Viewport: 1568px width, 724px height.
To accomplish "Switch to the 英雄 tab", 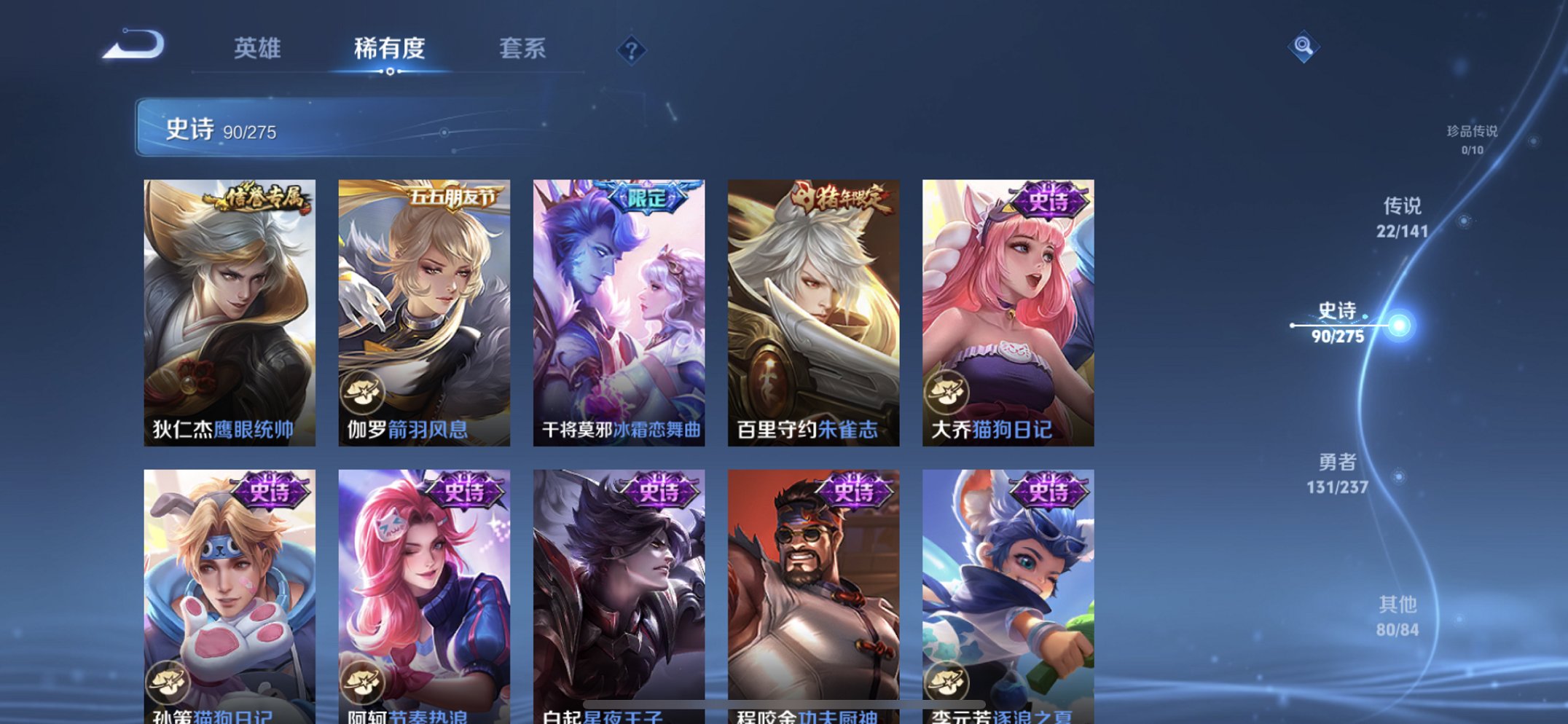I will tap(256, 50).
